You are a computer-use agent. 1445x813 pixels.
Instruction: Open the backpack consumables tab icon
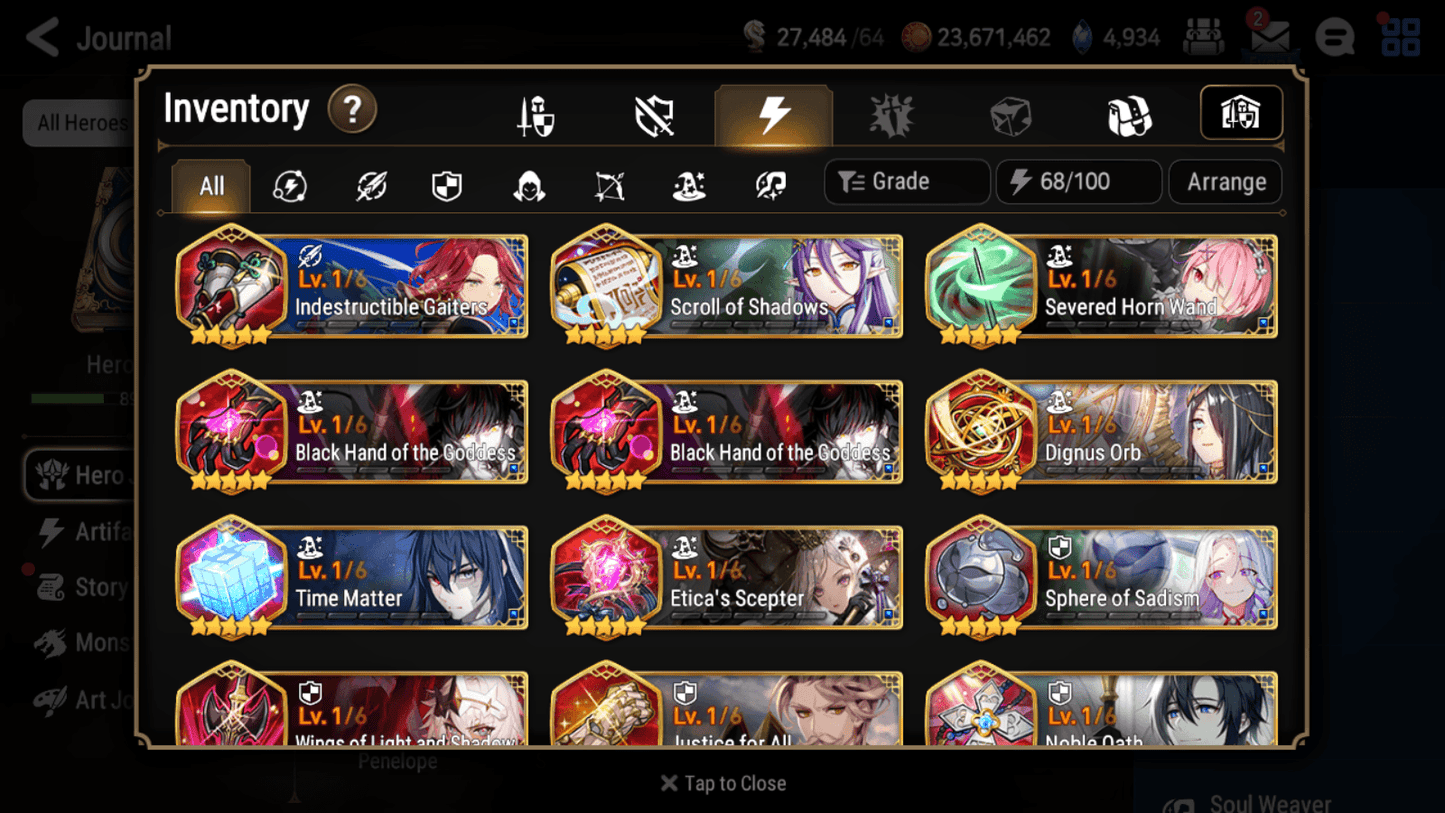point(1130,114)
